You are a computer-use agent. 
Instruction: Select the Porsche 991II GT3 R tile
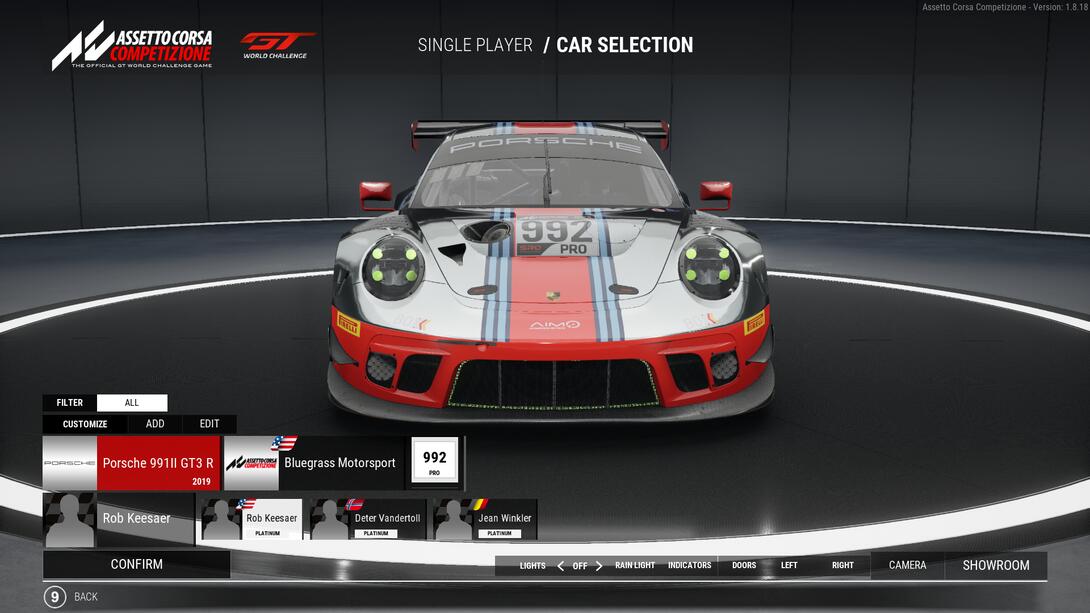tap(131, 463)
